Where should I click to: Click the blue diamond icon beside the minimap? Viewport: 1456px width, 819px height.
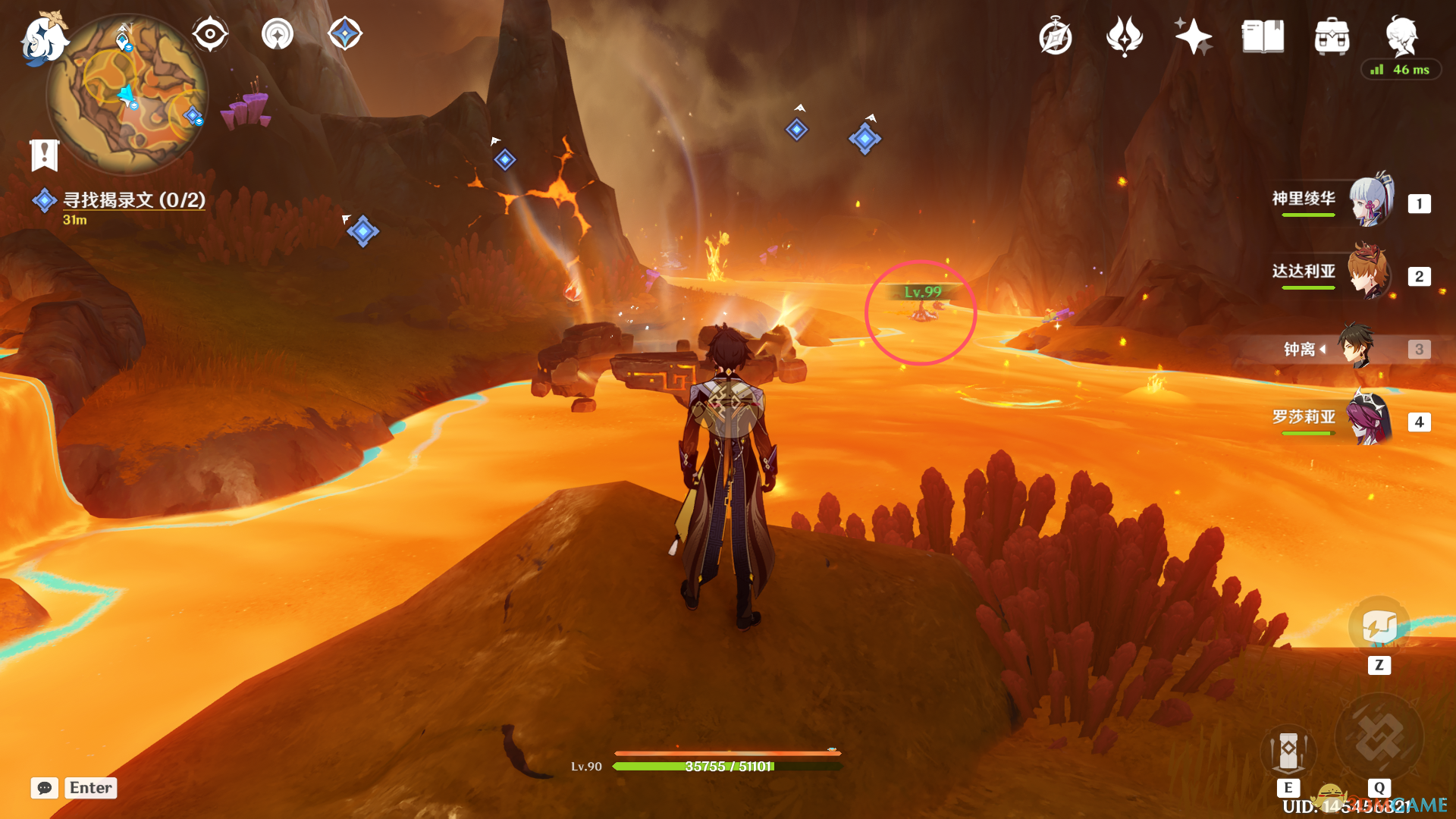click(345, 34)
